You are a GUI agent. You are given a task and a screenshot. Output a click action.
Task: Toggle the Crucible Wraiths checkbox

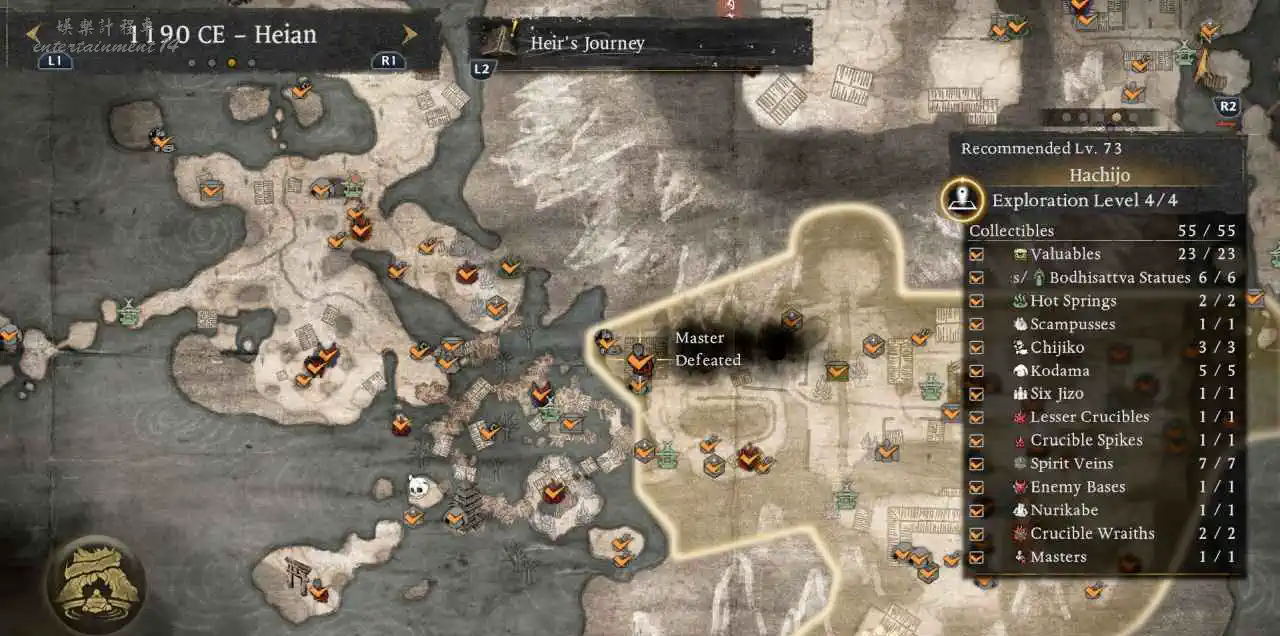click(x=977, y=534)
